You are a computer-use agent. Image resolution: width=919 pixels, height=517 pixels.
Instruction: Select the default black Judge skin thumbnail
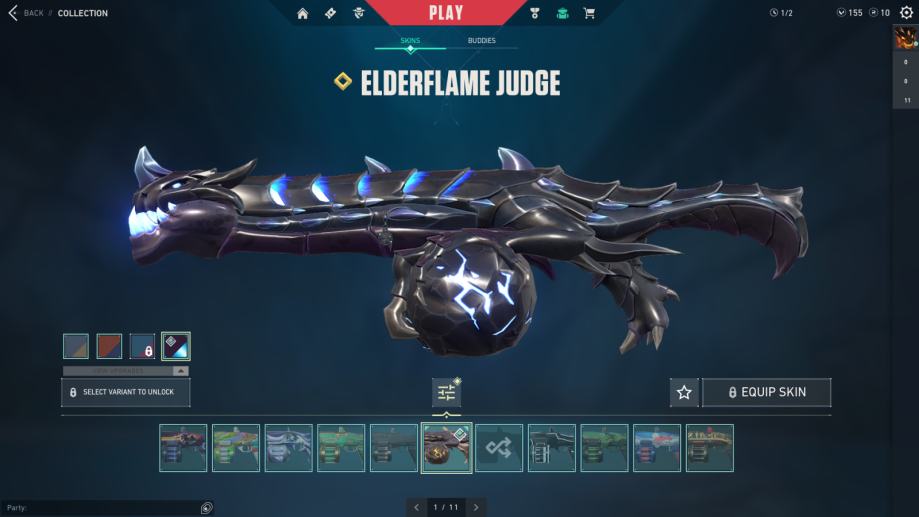click(552, 448)
